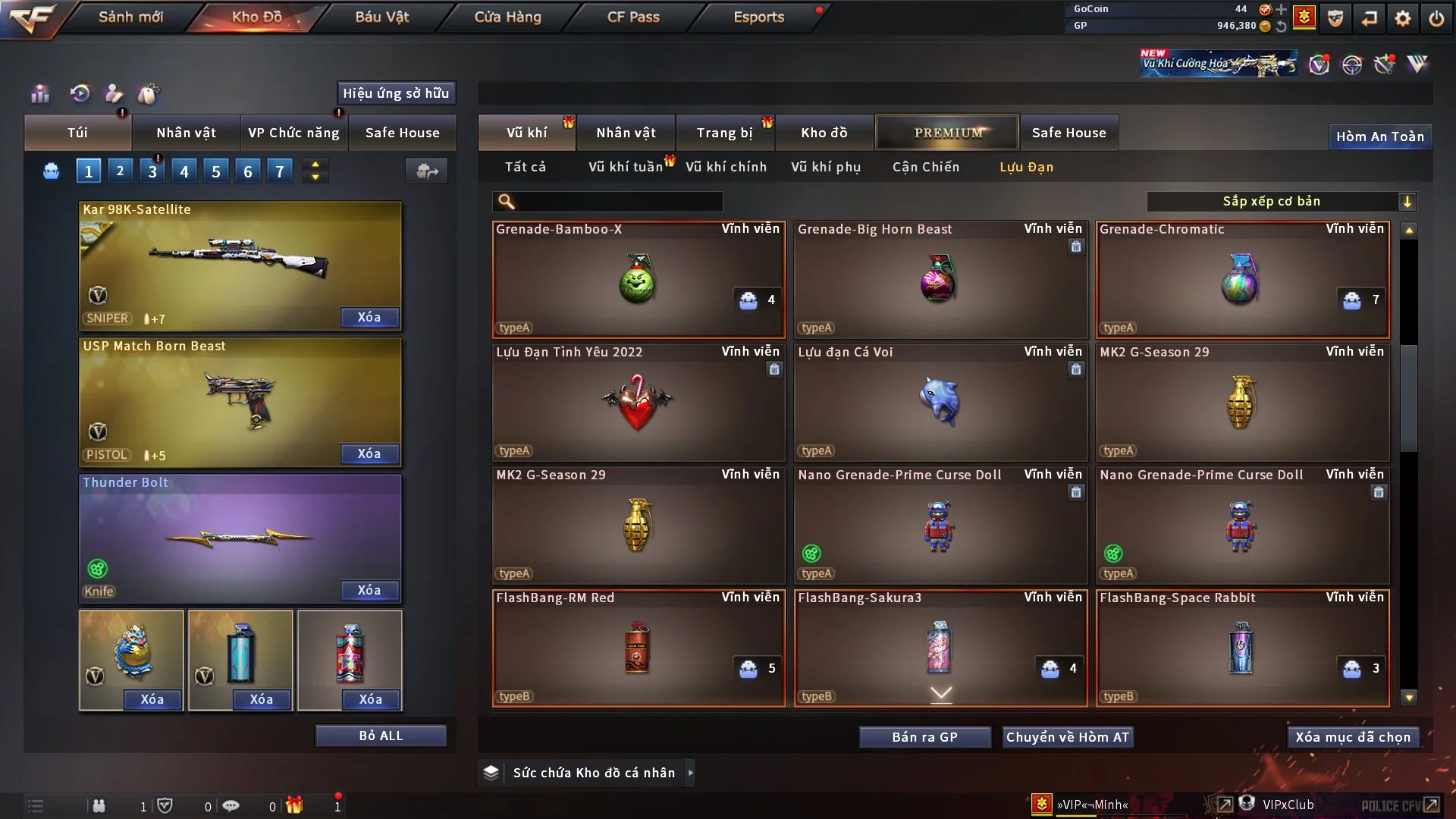Remove the Kar 98K-Satellite with Xóa
Image resolution: width=1456 pixels, height=819 pixels.
(x=369, y=318)
